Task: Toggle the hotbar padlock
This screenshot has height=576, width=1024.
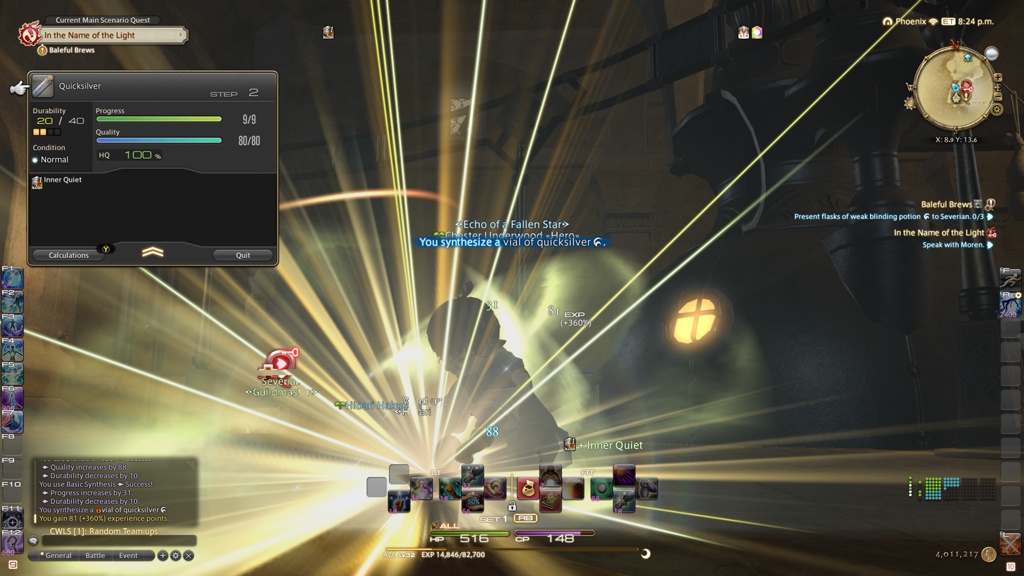Action: pyautogui.click(x=512, y=506)
